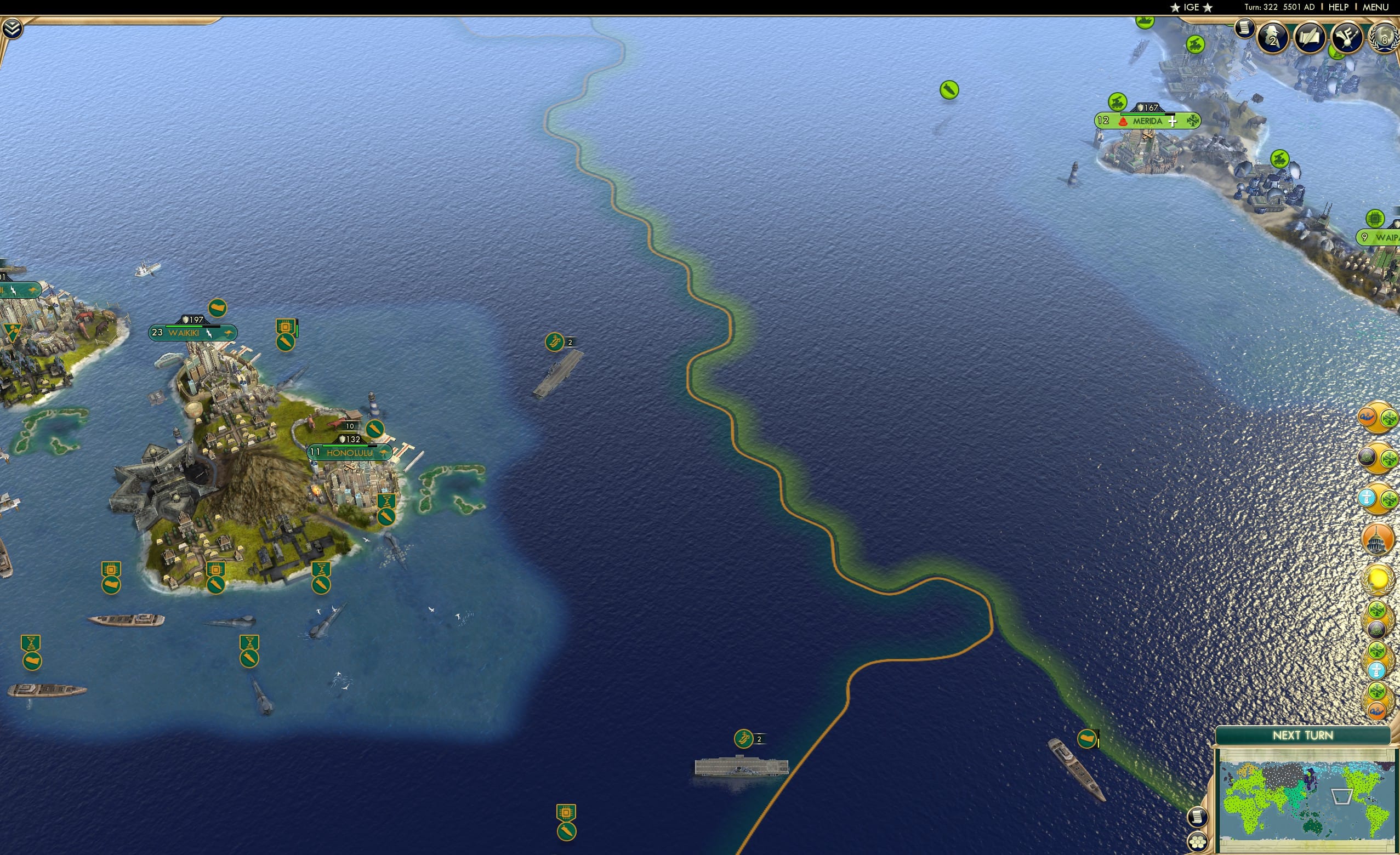Viewport: 1400px width, 855px height.
Task: Click the purple religion notification icon
Action: pos(1369,455)
